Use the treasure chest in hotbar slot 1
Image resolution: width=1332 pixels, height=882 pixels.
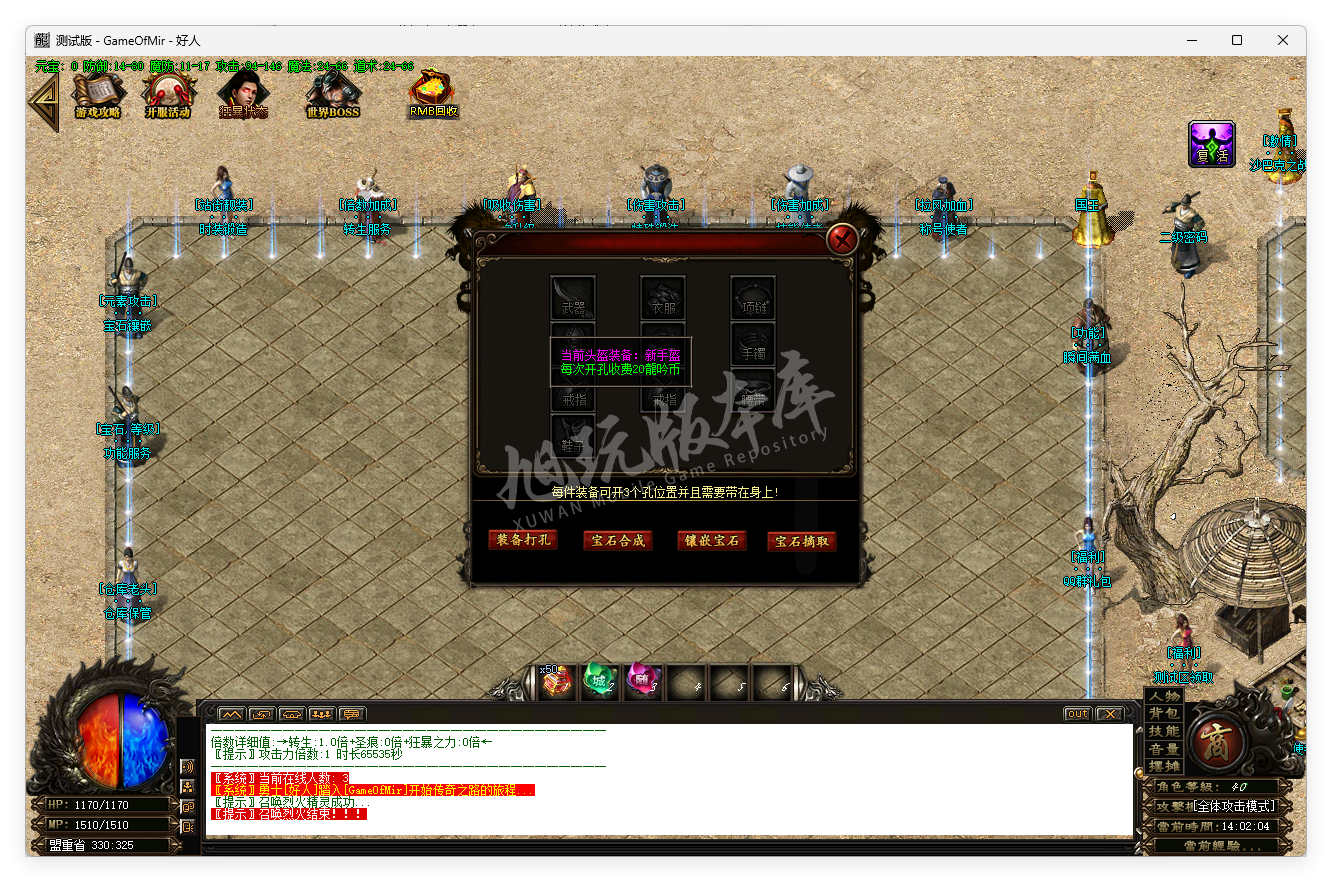click(x=556, y=682)
